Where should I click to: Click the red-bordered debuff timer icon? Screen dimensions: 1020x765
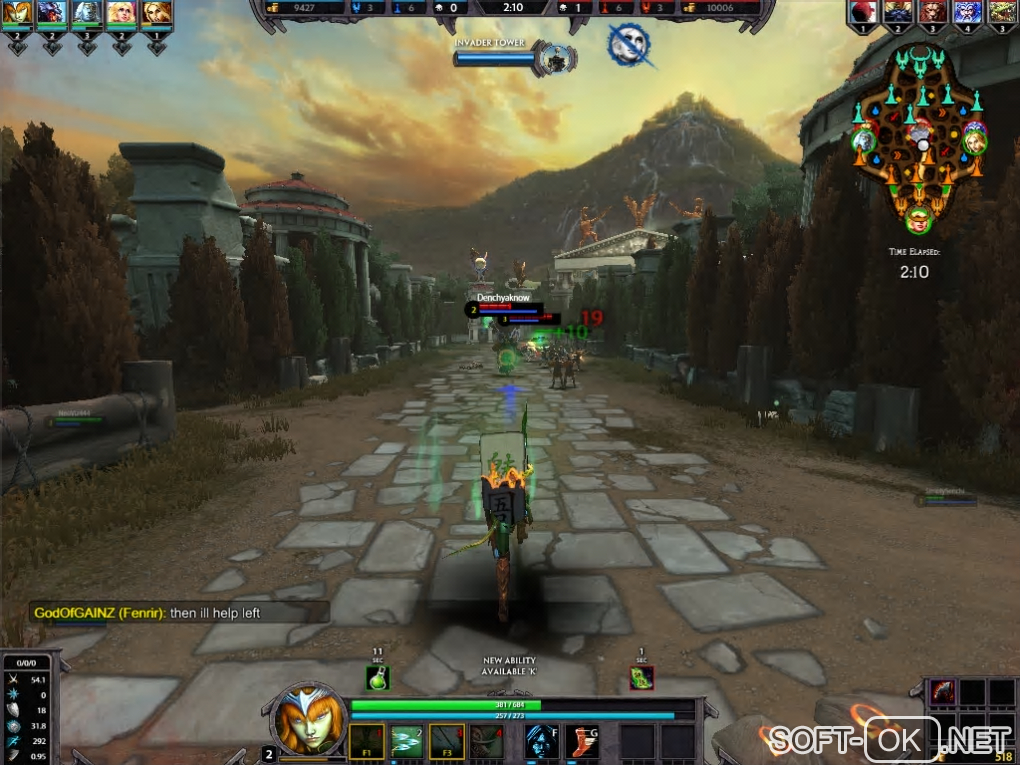641,677
